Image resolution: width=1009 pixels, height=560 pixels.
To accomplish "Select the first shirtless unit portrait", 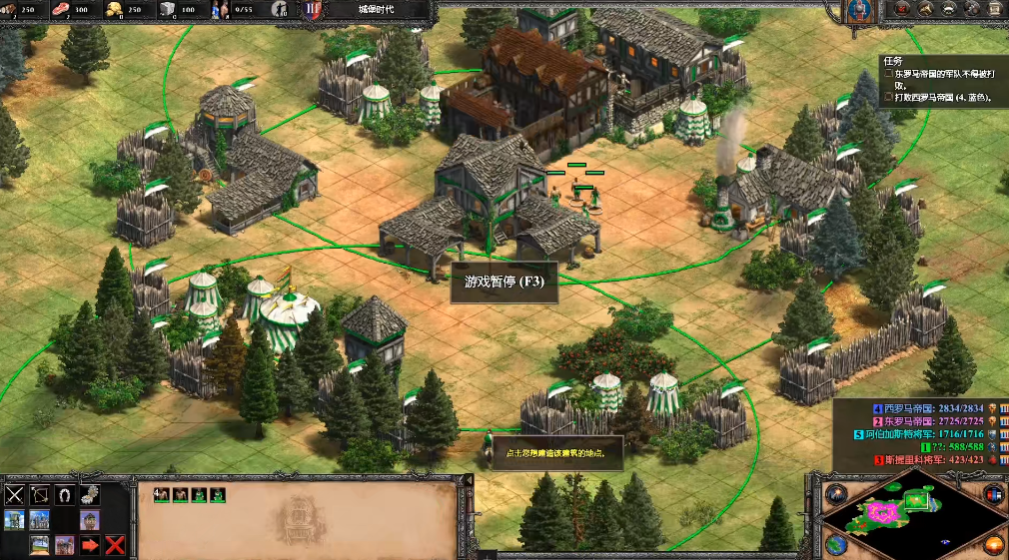I will click(160, 494).
